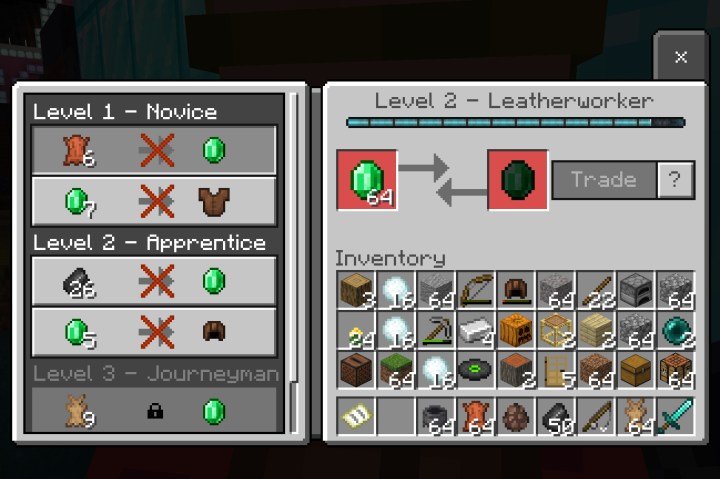Pick up the bow from inventory
The image size is (720, 479).
[x=475, y=291]
